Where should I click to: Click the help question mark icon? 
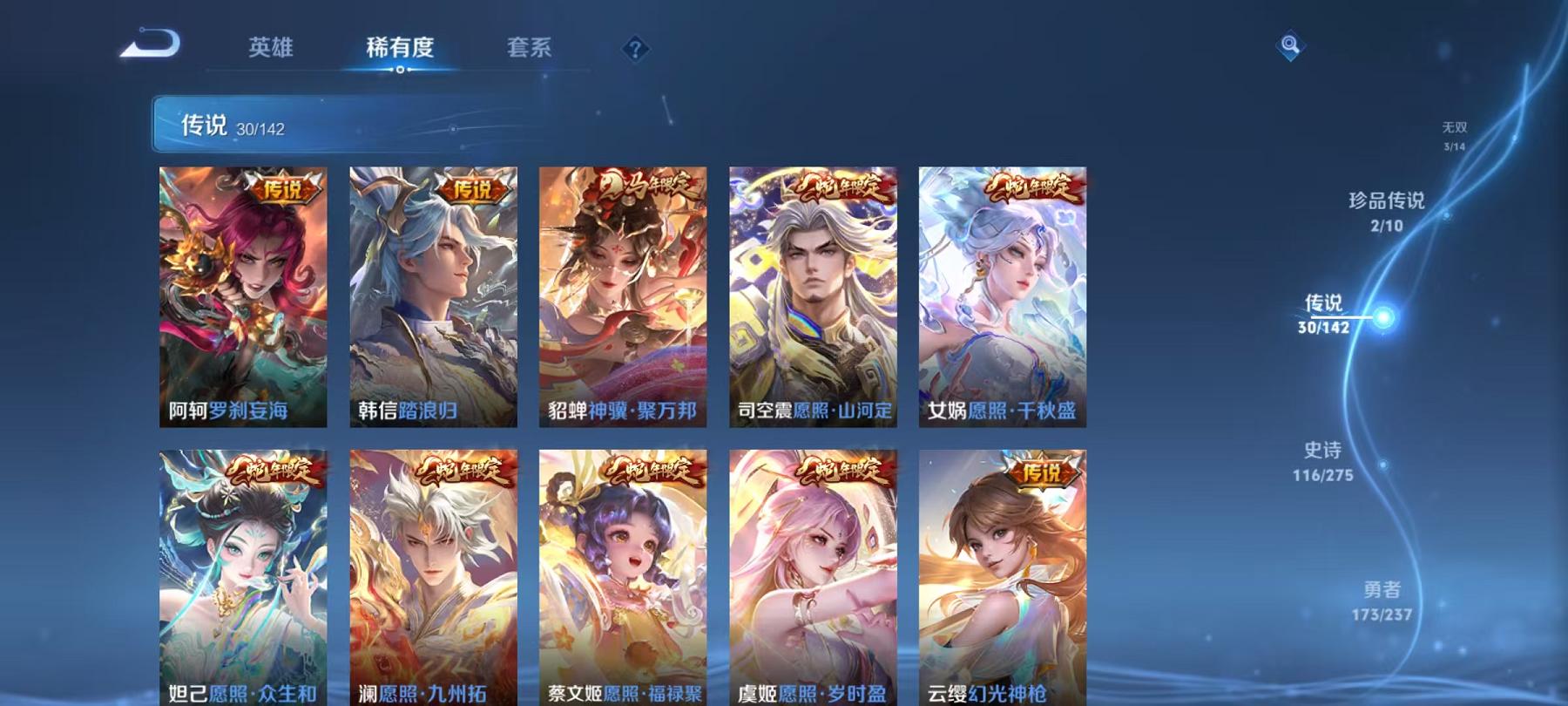[634, 49]
